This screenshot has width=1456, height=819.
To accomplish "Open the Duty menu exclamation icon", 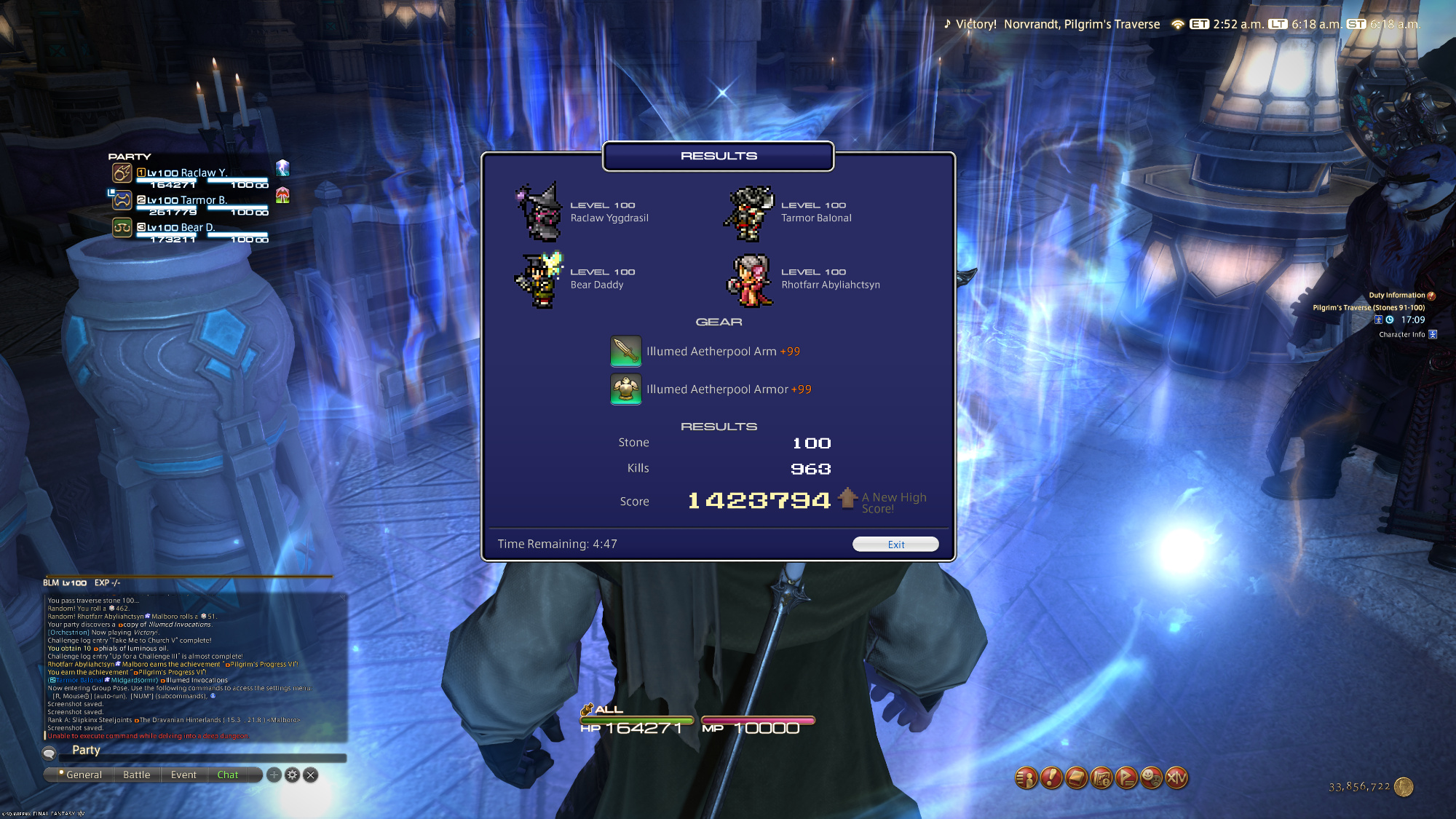I will point(1051,778).
